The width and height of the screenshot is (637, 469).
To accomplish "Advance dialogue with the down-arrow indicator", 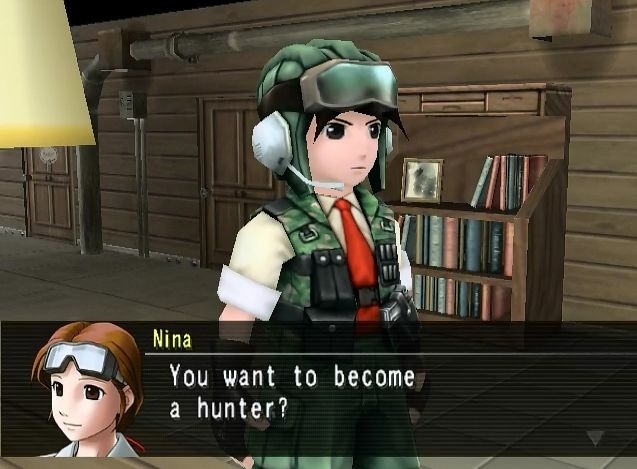I will point(596,437).
